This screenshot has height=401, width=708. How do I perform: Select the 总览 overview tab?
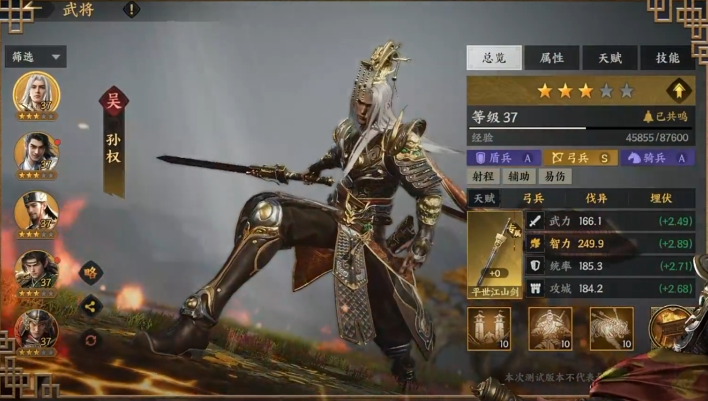(x=494, y=58)
